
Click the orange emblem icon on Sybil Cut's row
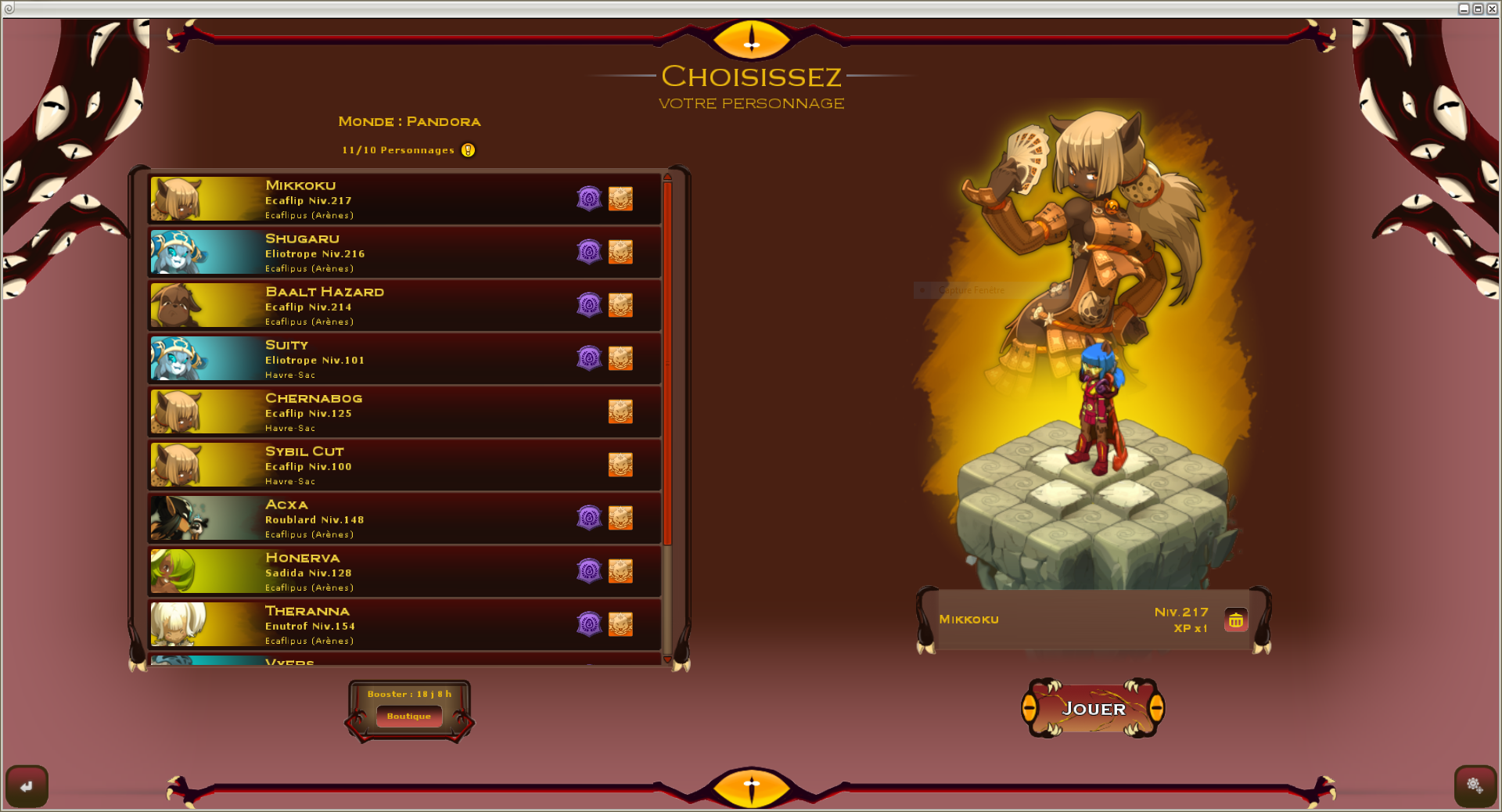coord(620,465)
